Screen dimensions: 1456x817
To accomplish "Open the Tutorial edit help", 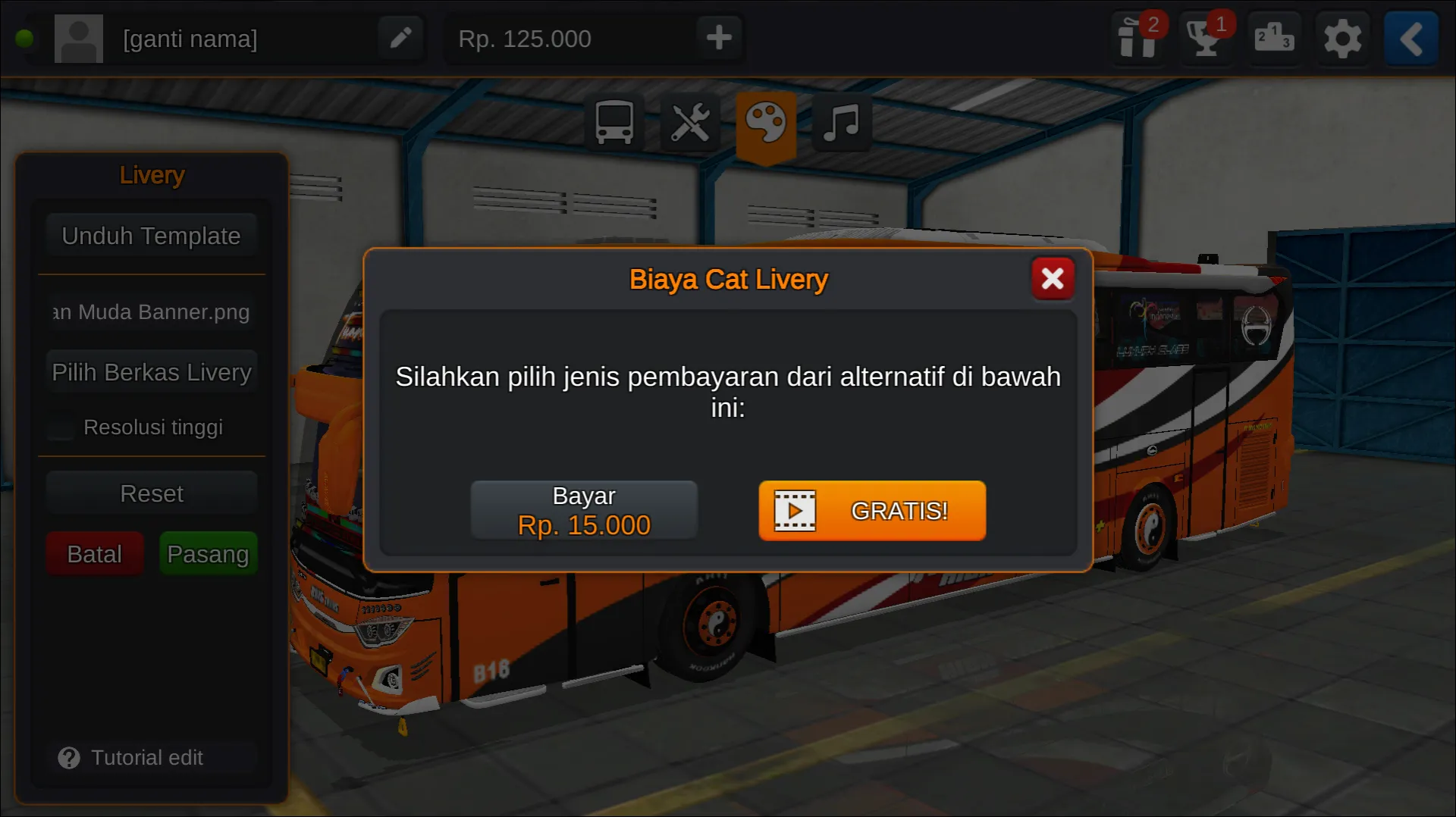I will 132,757.
